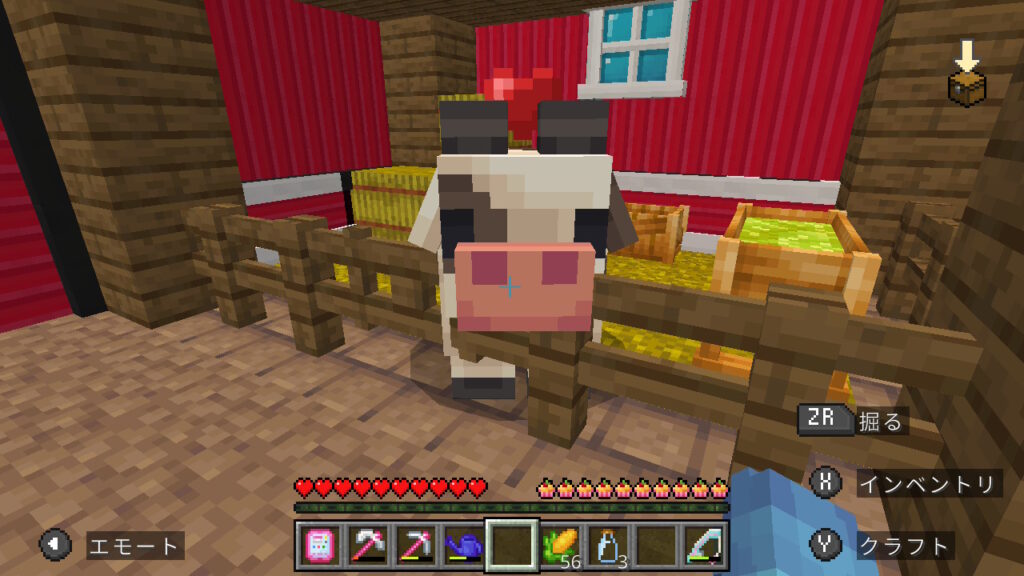
Task: Select the pink handheld device hotbar slot
Action: (318, 546)
